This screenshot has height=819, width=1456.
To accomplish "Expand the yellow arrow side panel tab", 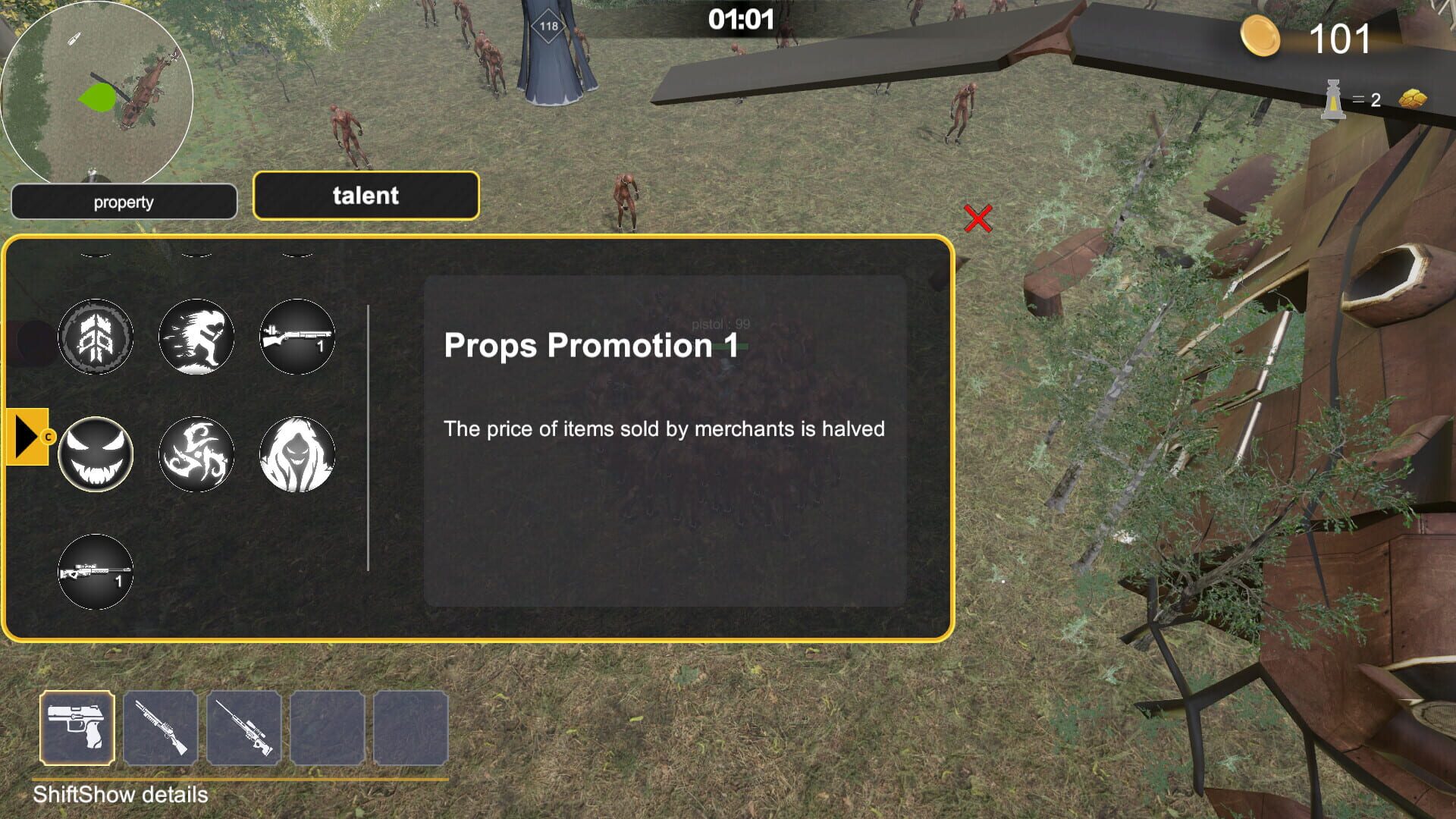I will coord(27,436).
